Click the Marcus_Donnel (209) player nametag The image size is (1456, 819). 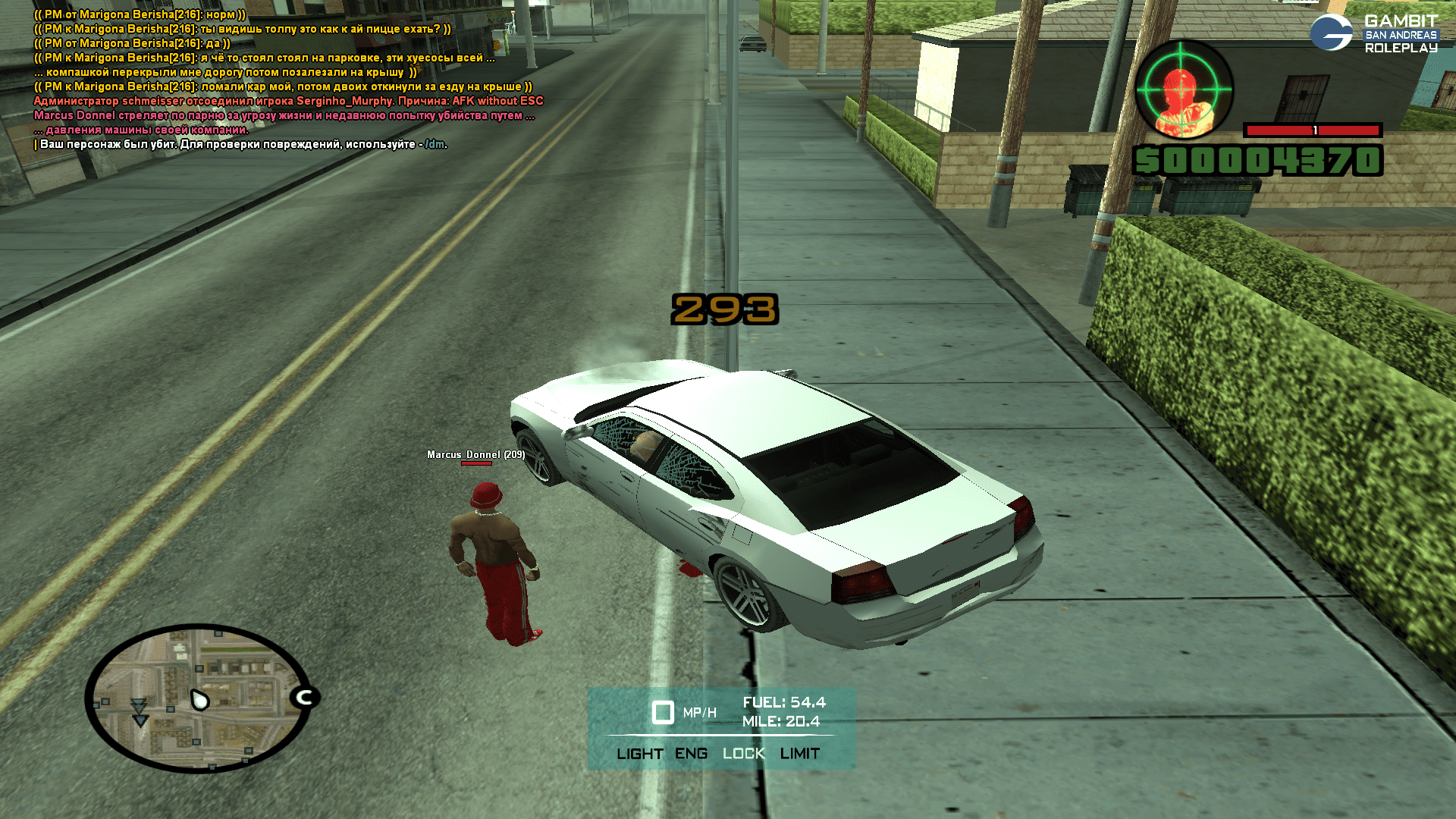coord(475,454)
